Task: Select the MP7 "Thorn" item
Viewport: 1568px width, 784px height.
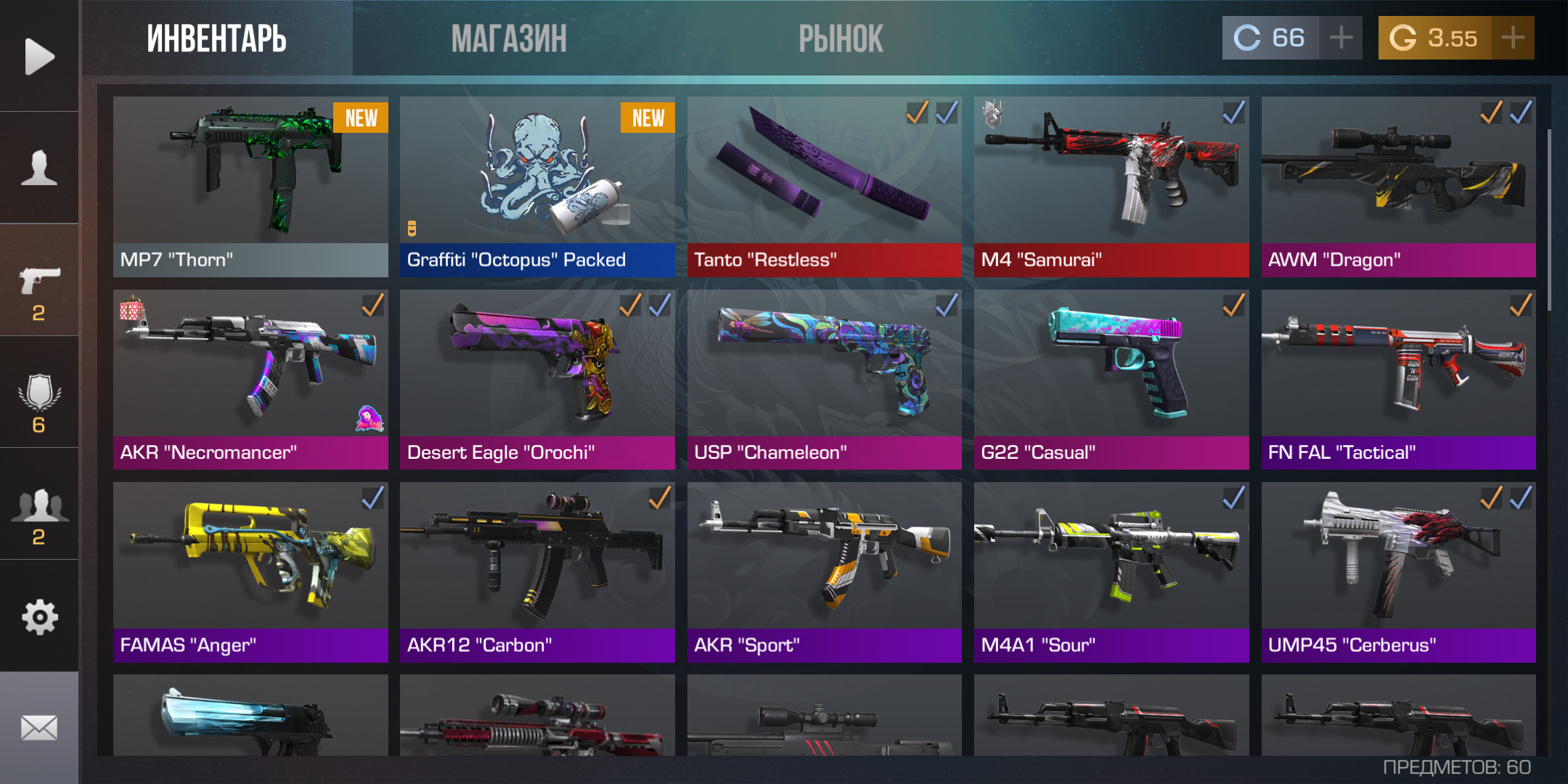Action: tap(250, 187)
